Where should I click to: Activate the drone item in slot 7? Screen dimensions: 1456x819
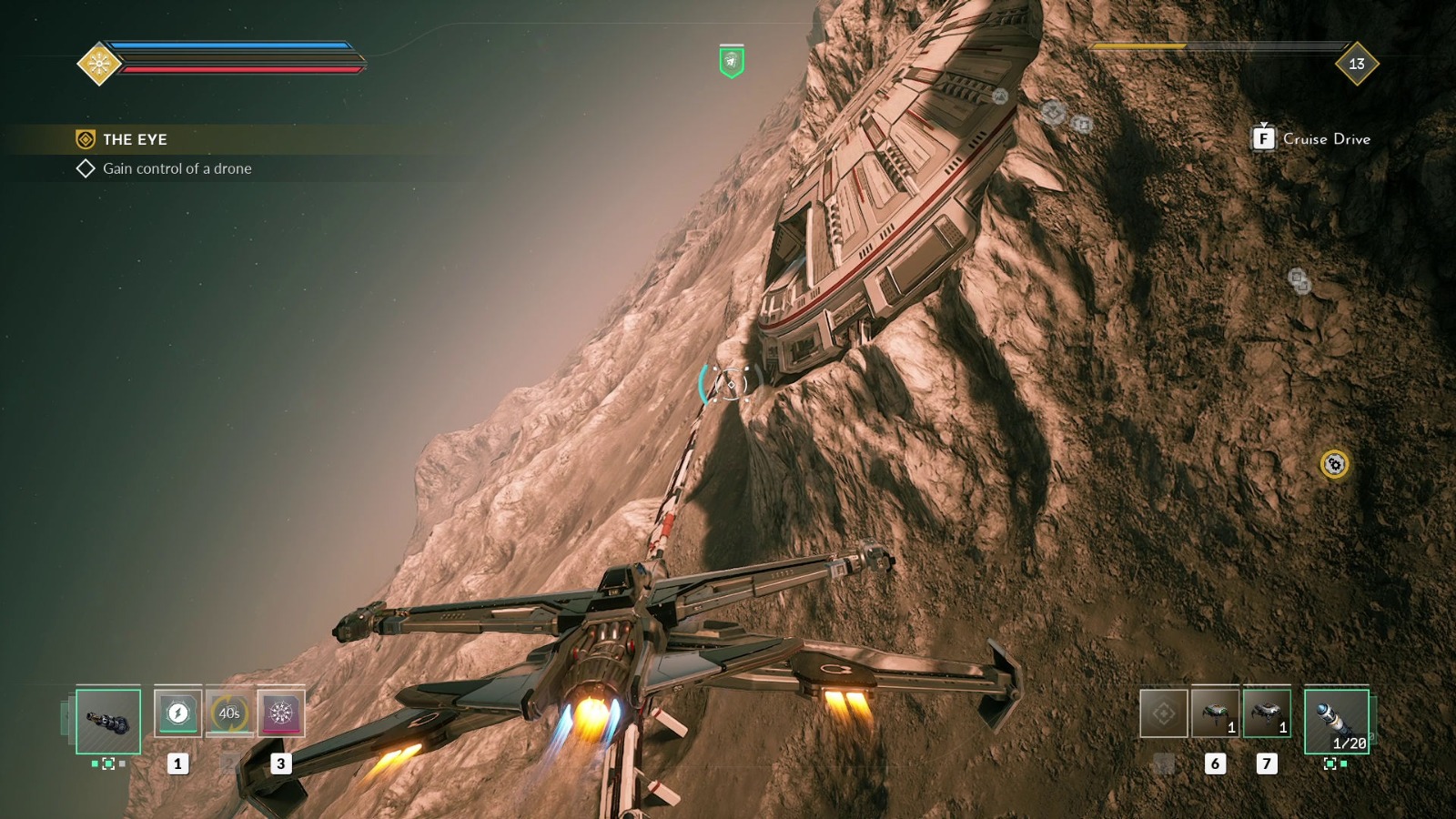1267,714
